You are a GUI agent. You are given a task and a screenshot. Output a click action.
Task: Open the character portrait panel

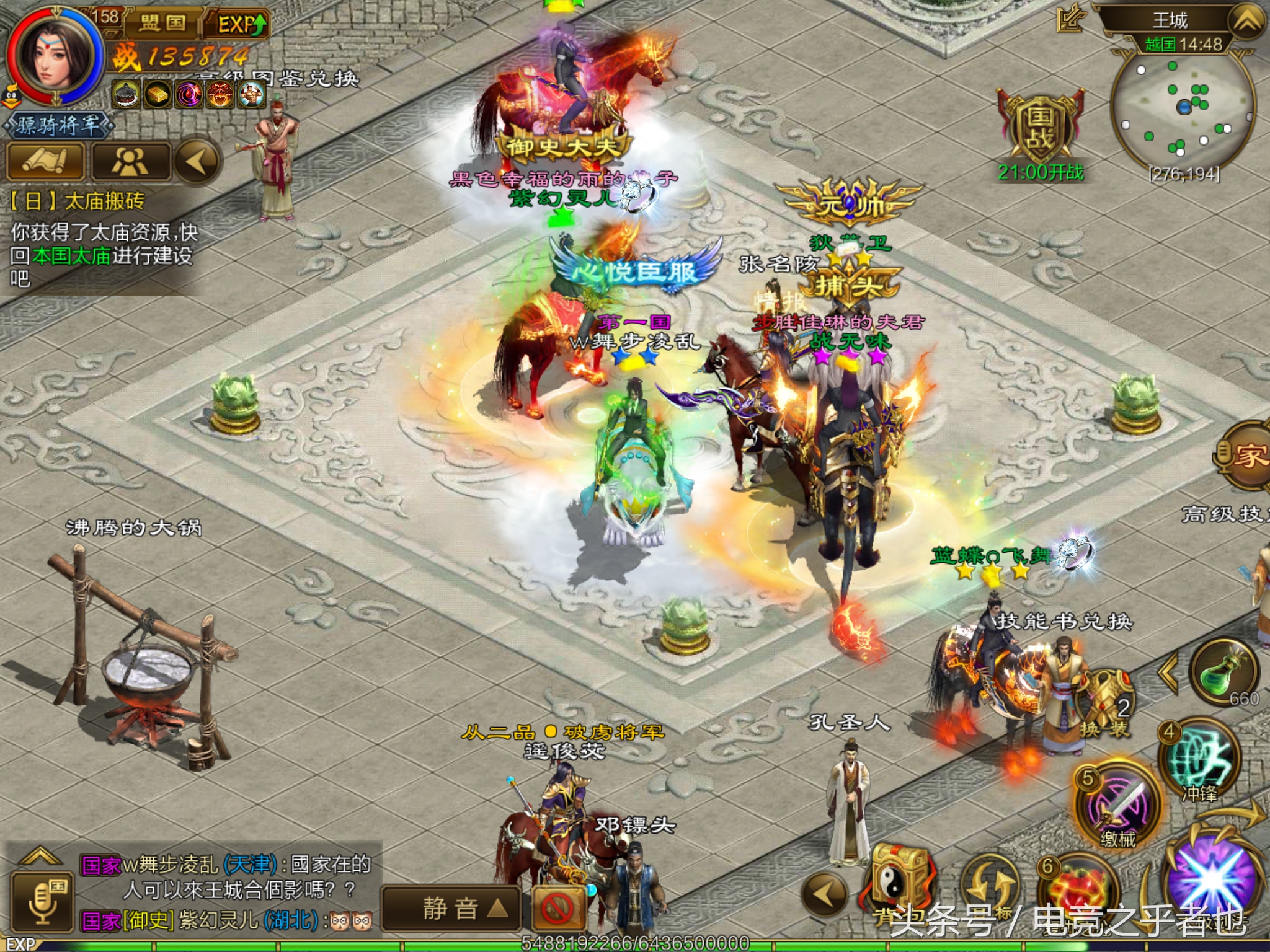click(x=55, y=57)
